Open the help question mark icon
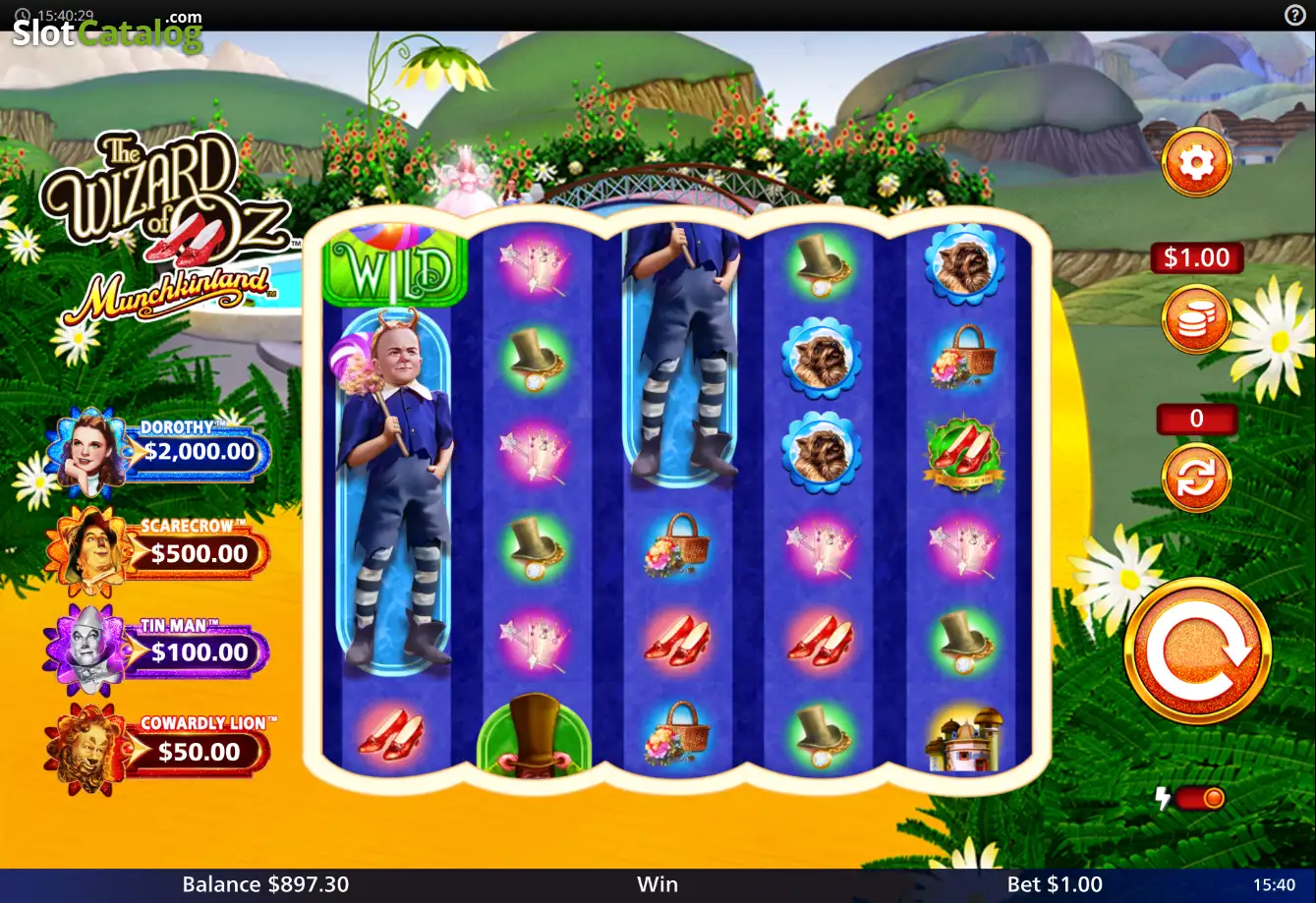The width and height of the screenshot is (1316, 903). pos(1294,15)
